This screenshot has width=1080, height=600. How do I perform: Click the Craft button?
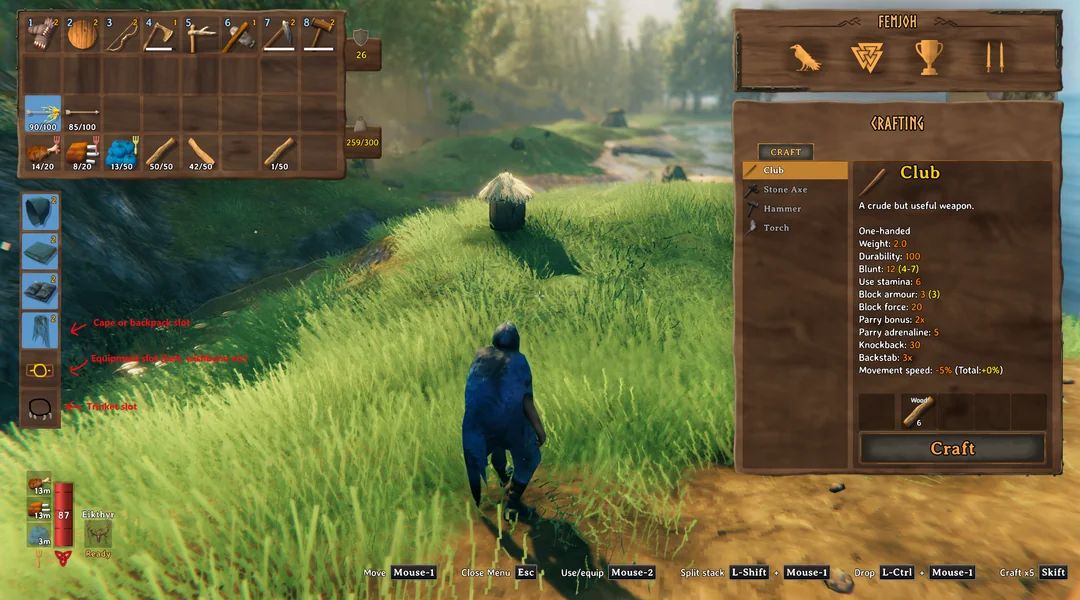(952, 448)
